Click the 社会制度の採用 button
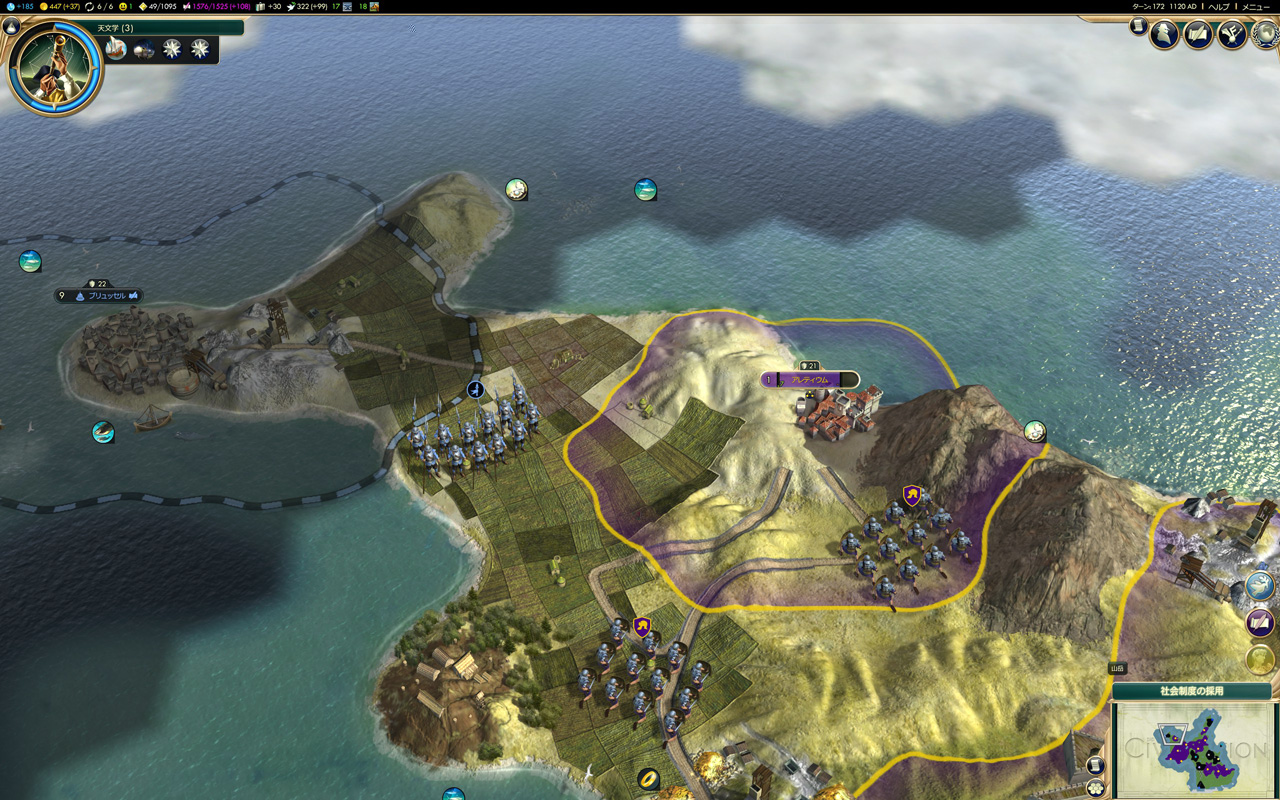 1191,691
